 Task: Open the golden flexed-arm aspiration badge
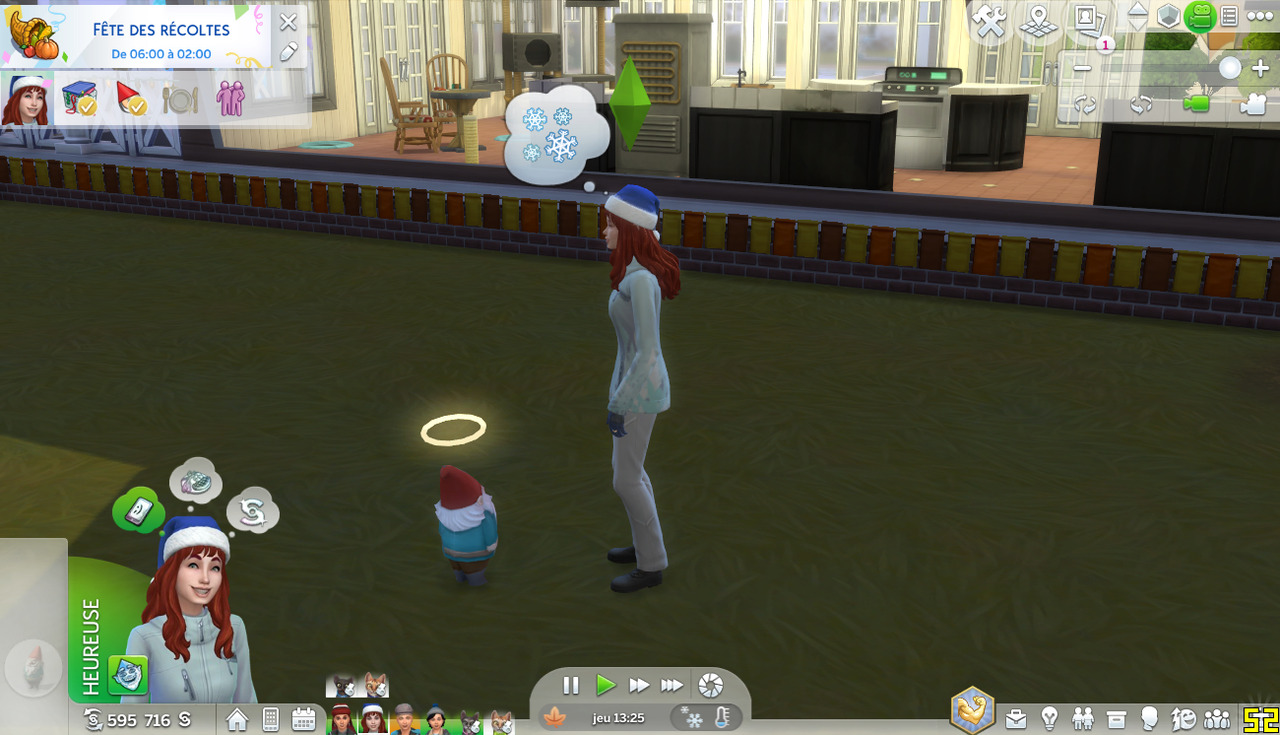[972, 710]
